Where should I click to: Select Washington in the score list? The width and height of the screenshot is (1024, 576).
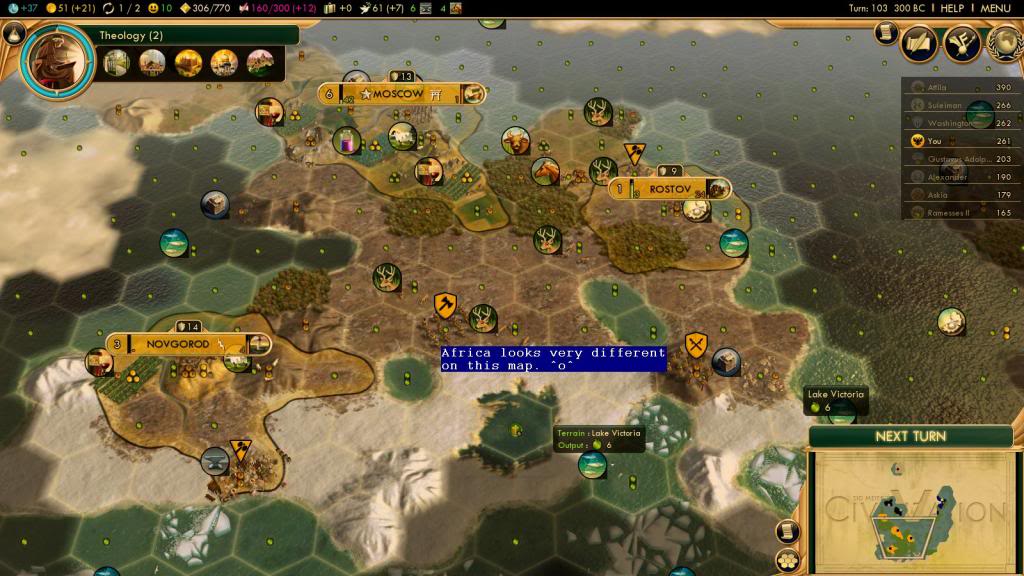click(961, 123)
